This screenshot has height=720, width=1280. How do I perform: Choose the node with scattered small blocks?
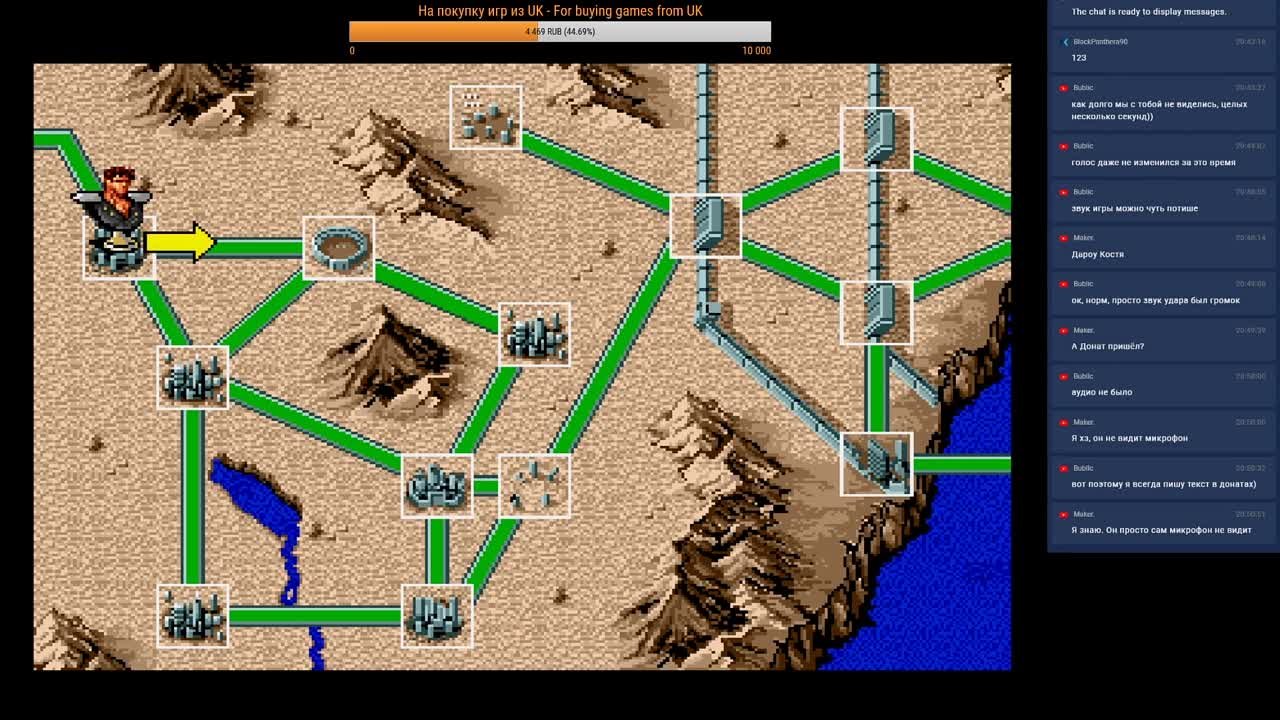[485, 117]
